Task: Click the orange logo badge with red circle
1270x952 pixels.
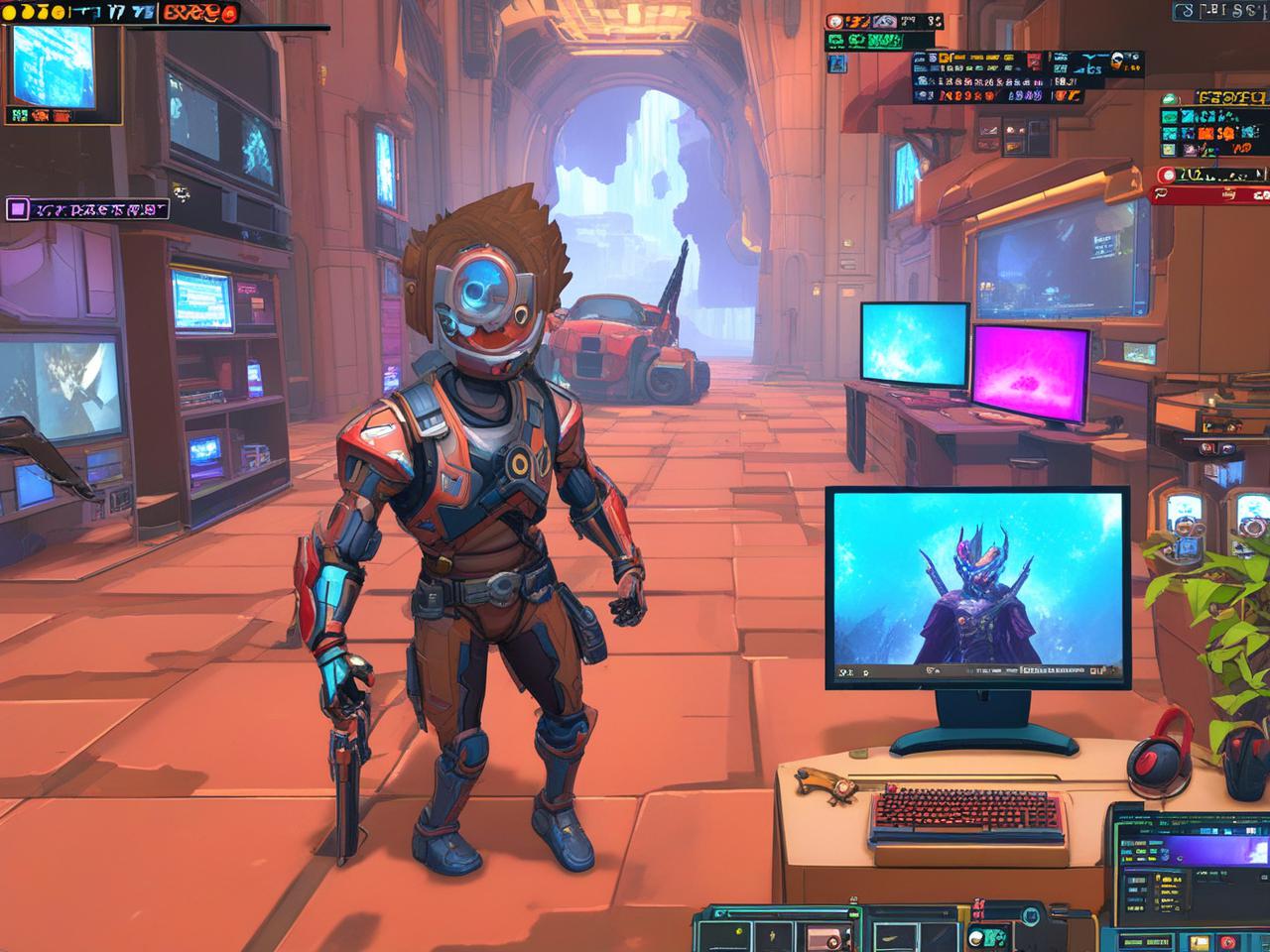Action: pyautogui.click(x=199, y=13)
